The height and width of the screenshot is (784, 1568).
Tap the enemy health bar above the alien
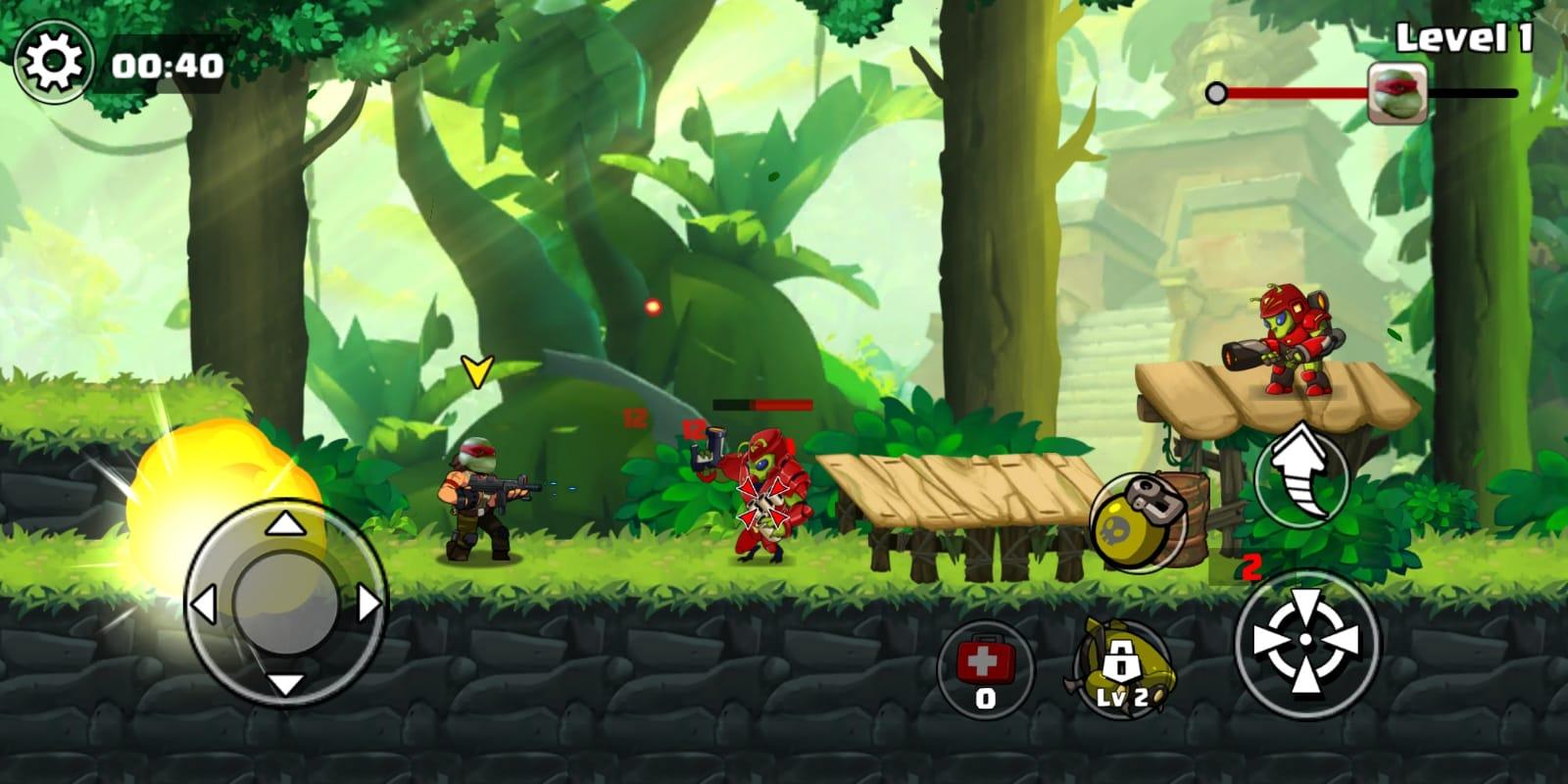tap(764, 404)
